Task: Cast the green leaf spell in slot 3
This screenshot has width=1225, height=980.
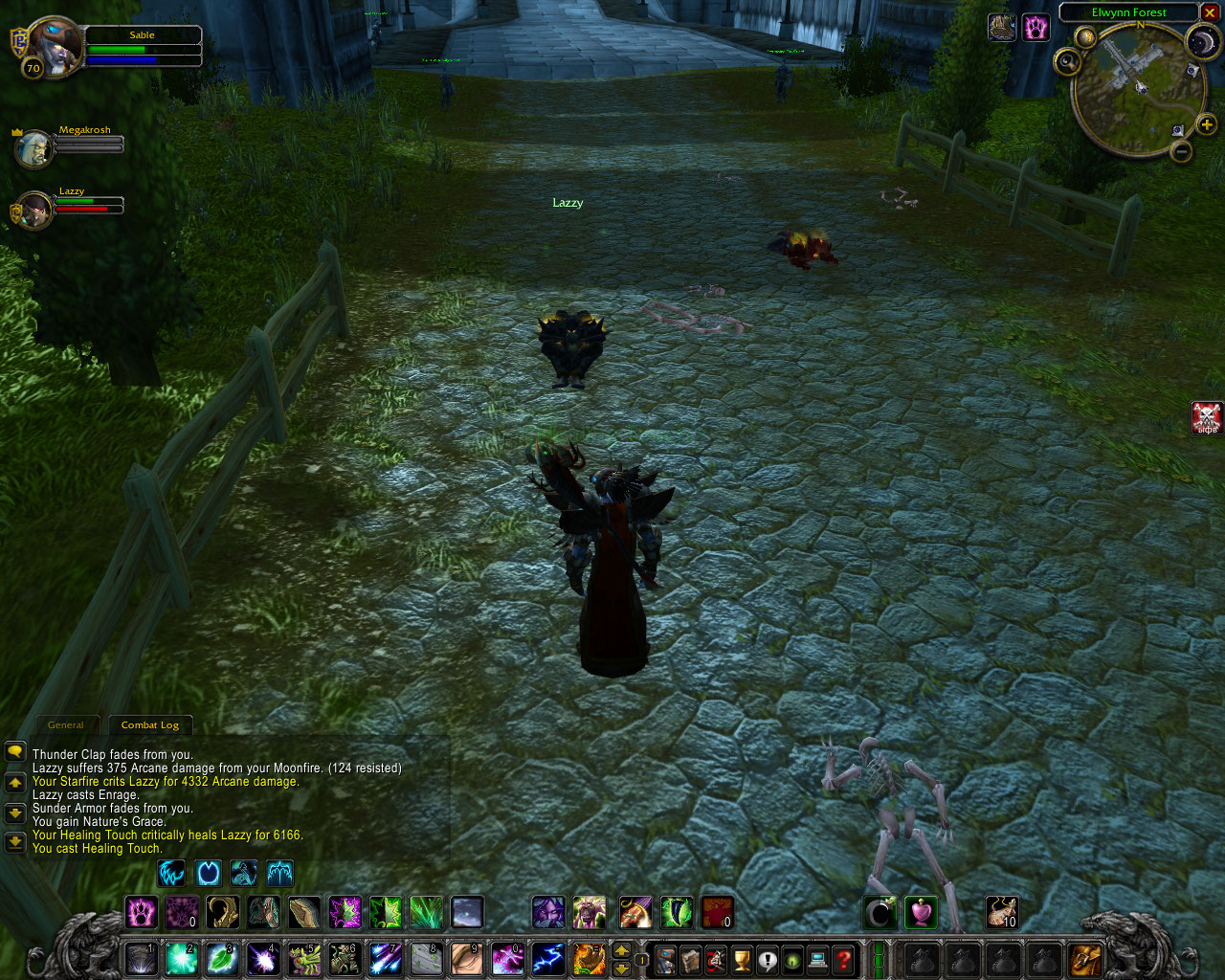Action: (x=222, y=958)
